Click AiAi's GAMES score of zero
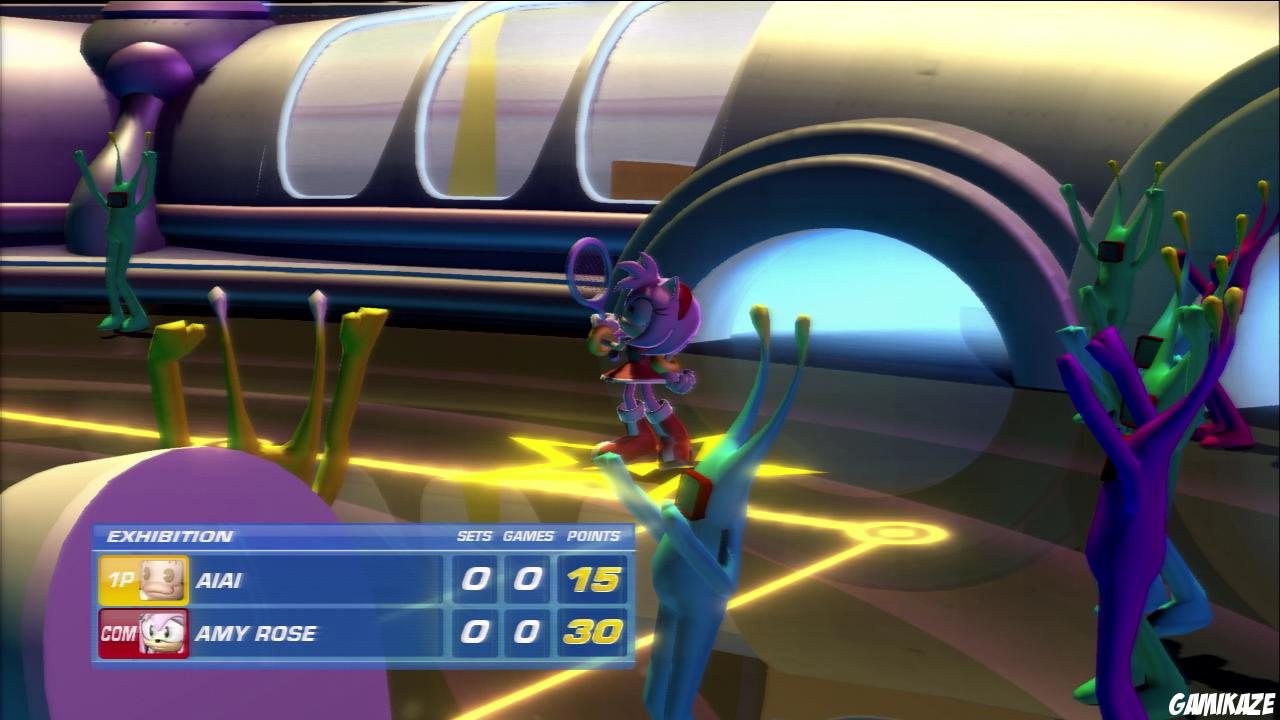Image resolution: width=1280 pixels, height=720 pixels. pyautogui.click(x=527, y=580)
